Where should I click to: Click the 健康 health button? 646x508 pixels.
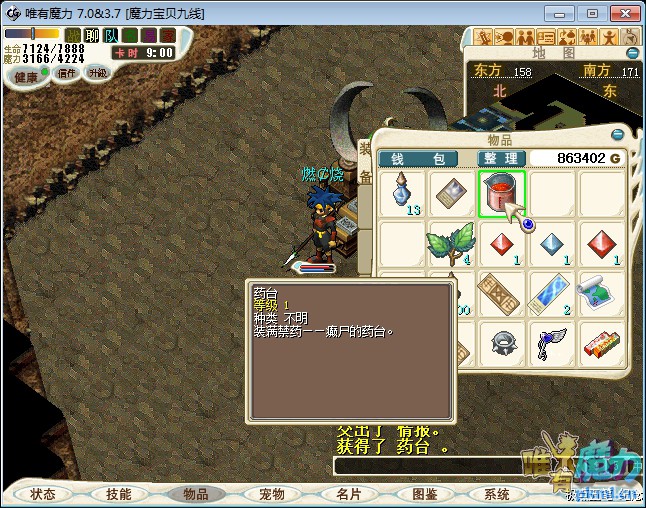pos(26,77)
